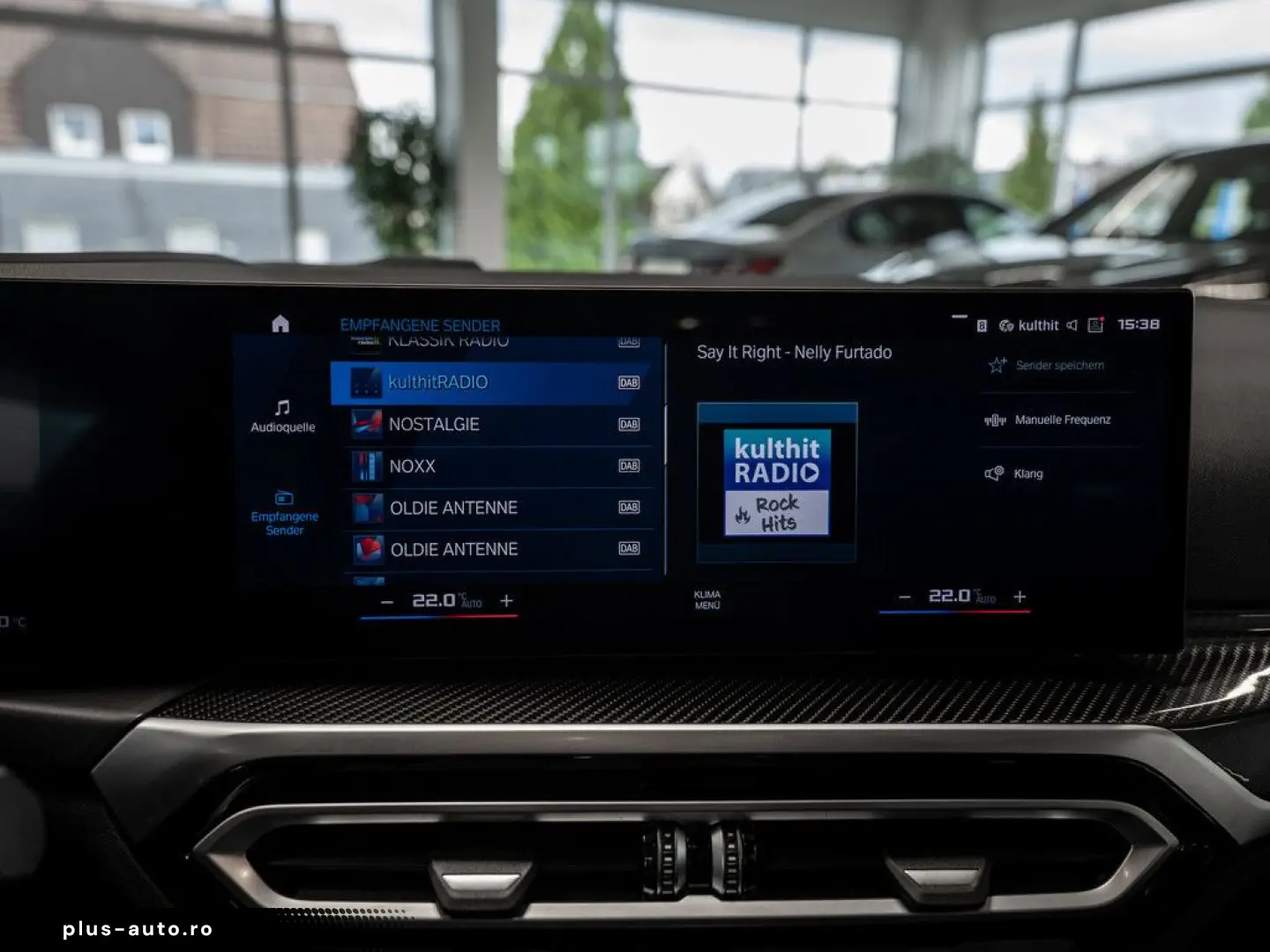Open the NOSTALGIE station entry
Screen dimensions: 1270x952
pos(497,424)
